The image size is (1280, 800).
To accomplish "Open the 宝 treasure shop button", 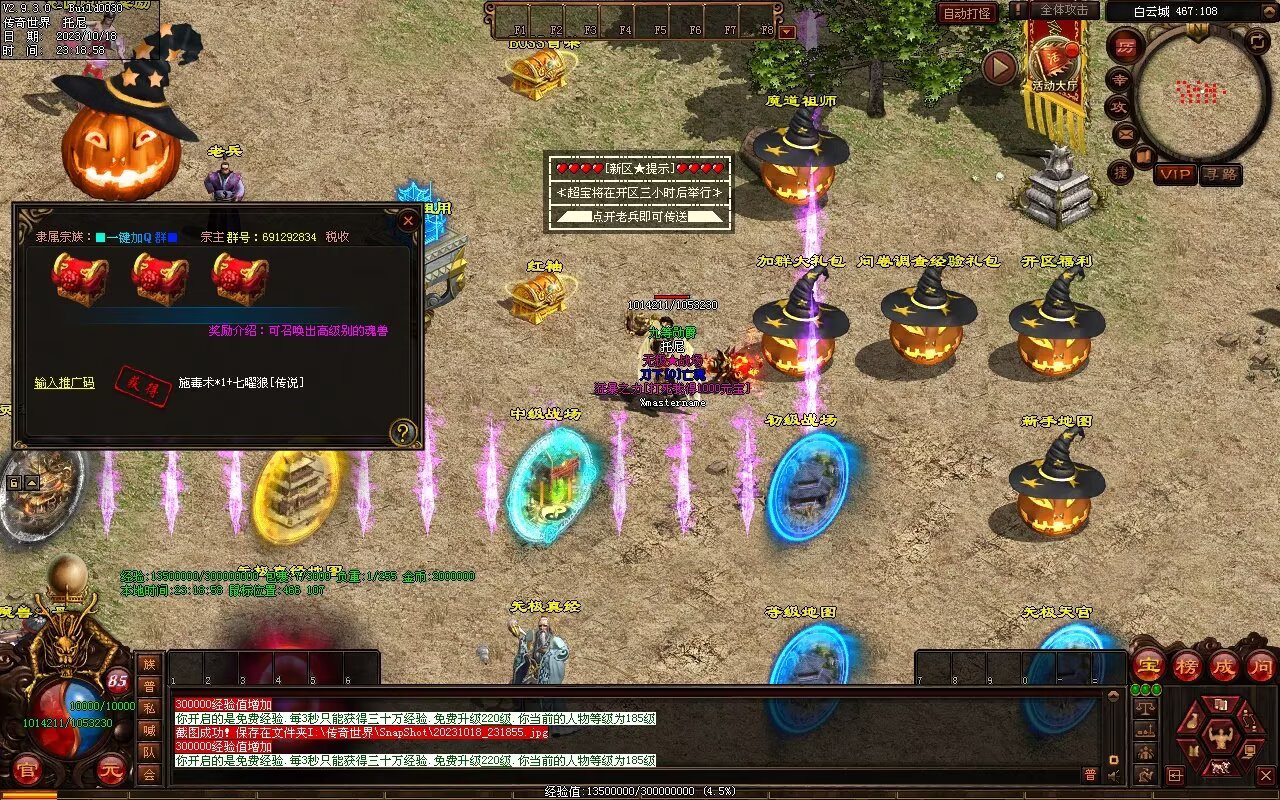I will pos(1148,665).
